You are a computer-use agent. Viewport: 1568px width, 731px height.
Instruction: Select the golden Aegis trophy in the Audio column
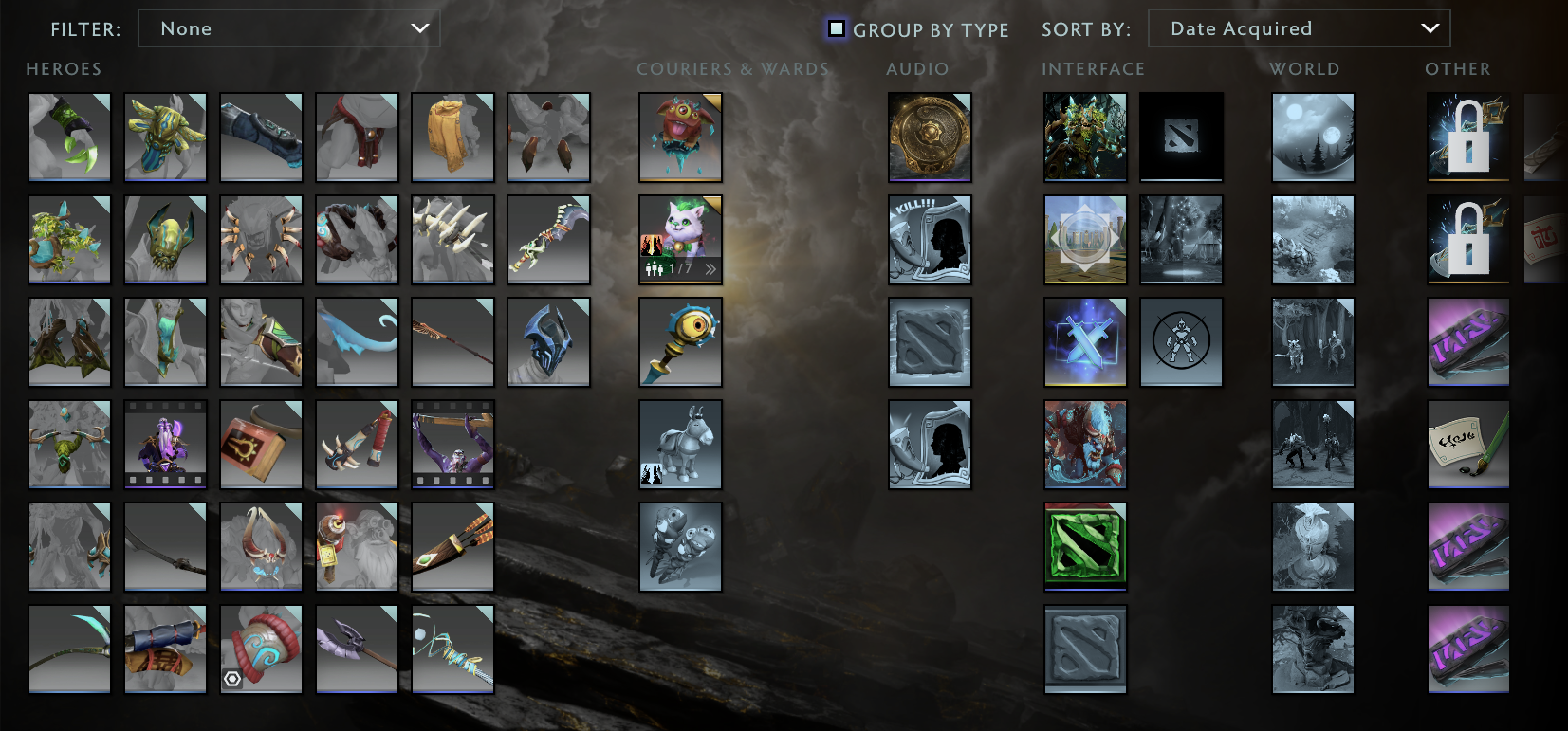pos(930,137)
